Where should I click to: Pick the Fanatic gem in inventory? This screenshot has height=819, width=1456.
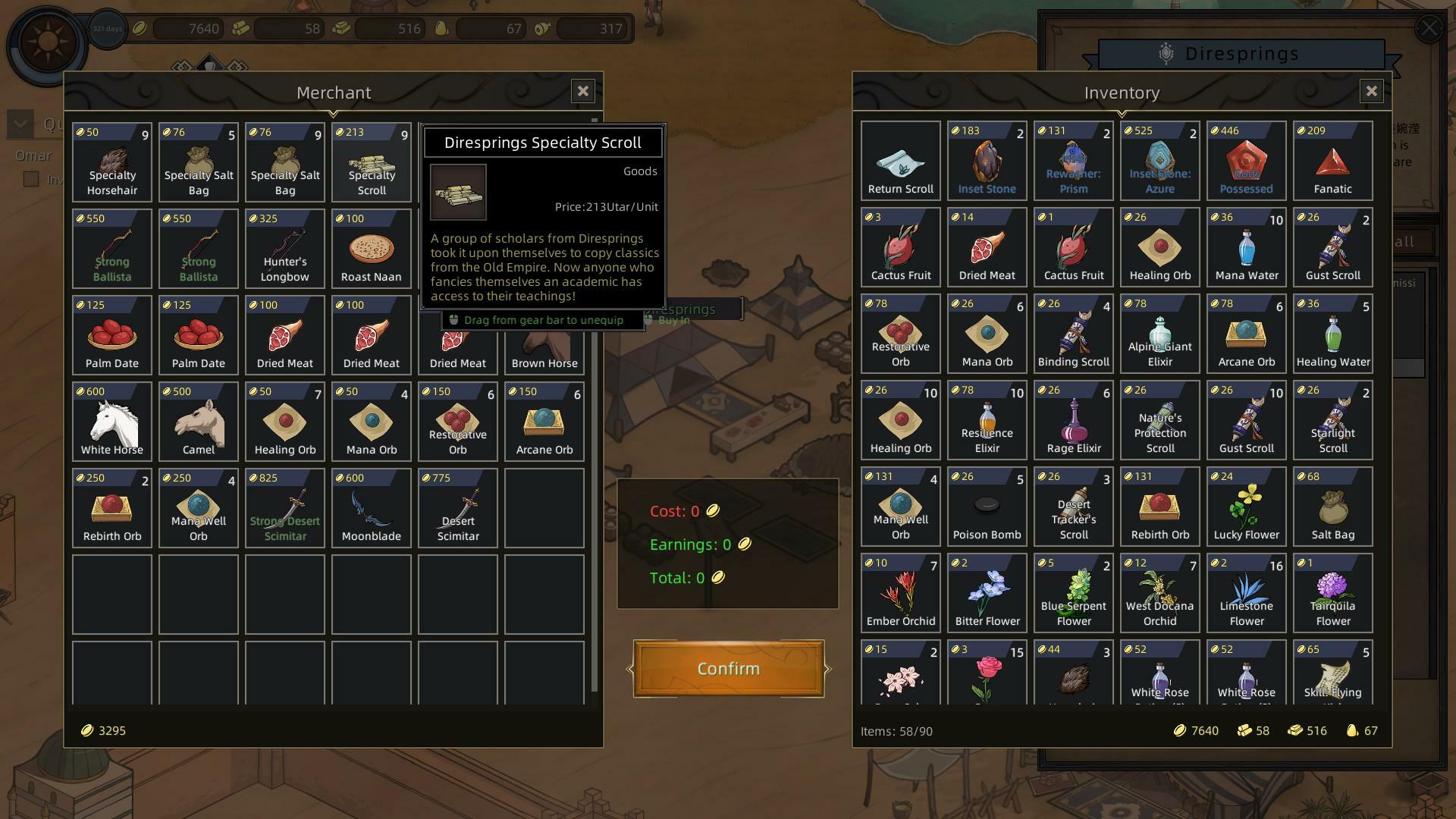click(1333, 161)
